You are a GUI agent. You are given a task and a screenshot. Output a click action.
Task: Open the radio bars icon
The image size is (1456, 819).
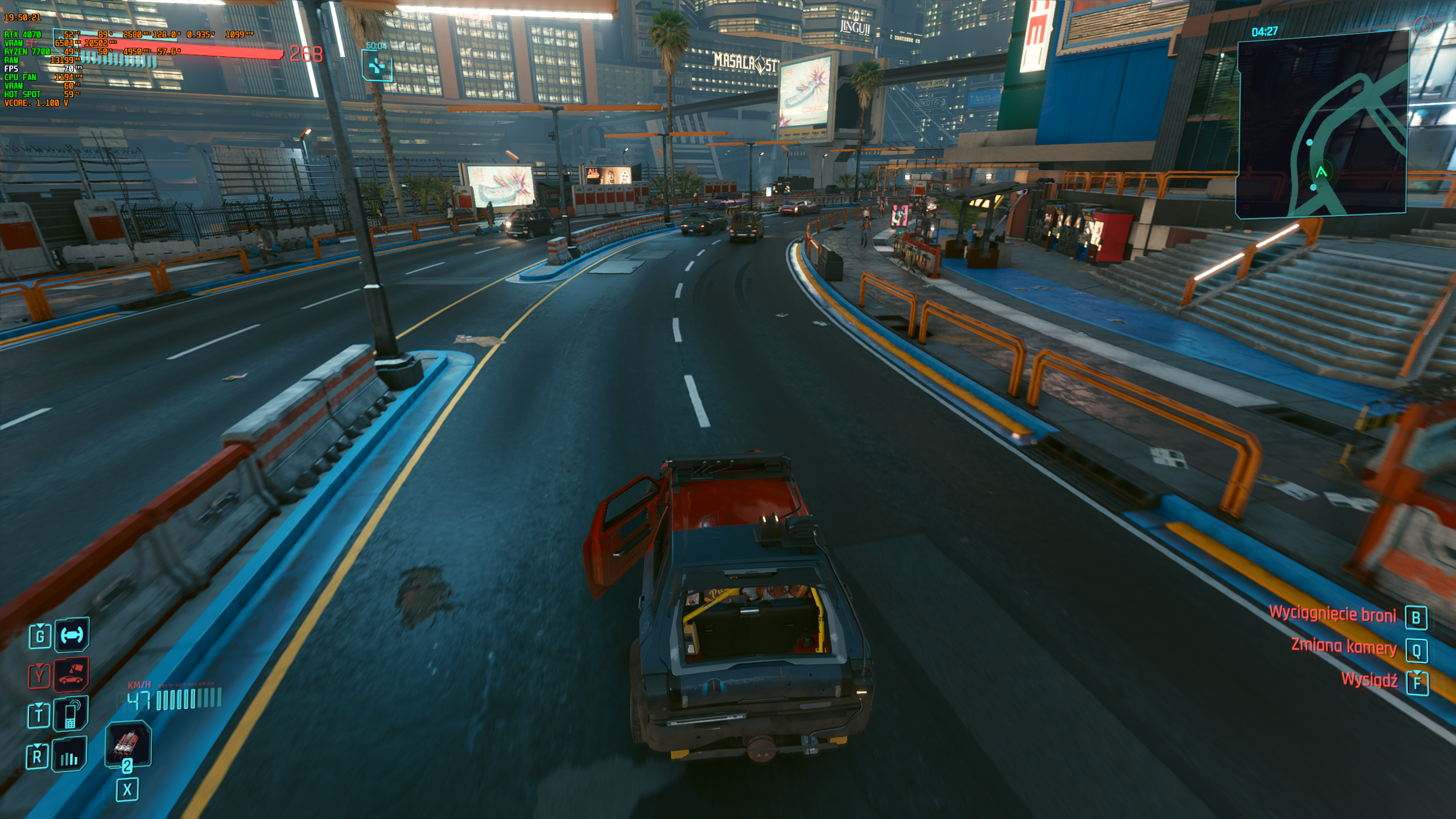click(x=69, y=756)
